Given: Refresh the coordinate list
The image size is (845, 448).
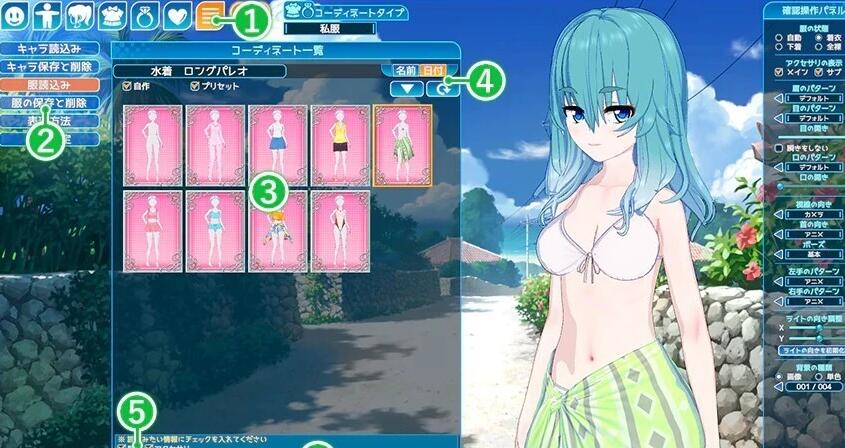Looking at the screenshot, I should coord(439,89).
